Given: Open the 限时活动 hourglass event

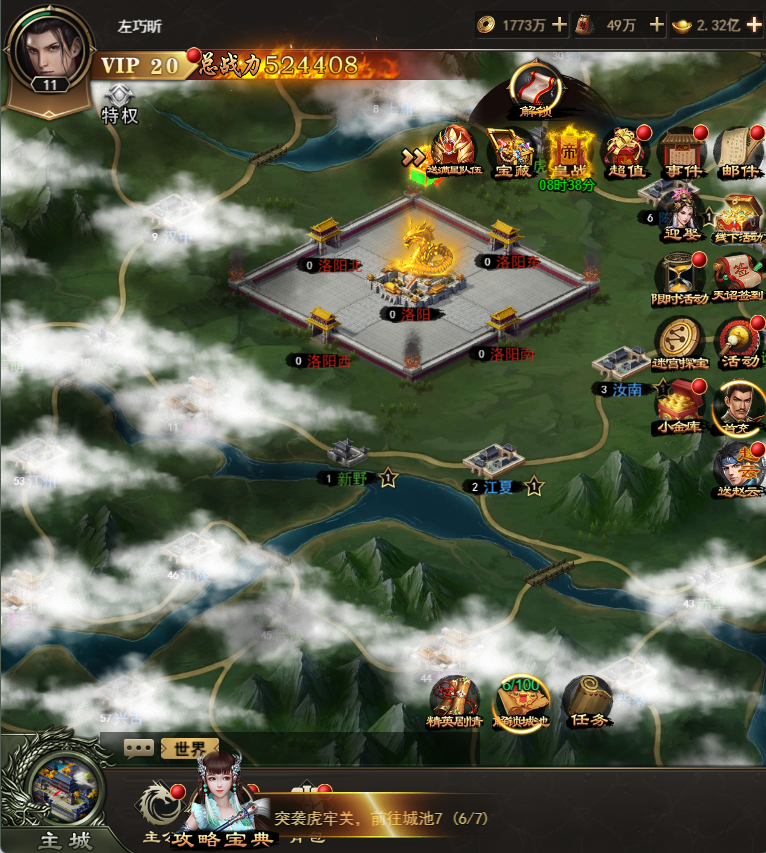Looking at the screenshot, I should (x=681, y=278).
